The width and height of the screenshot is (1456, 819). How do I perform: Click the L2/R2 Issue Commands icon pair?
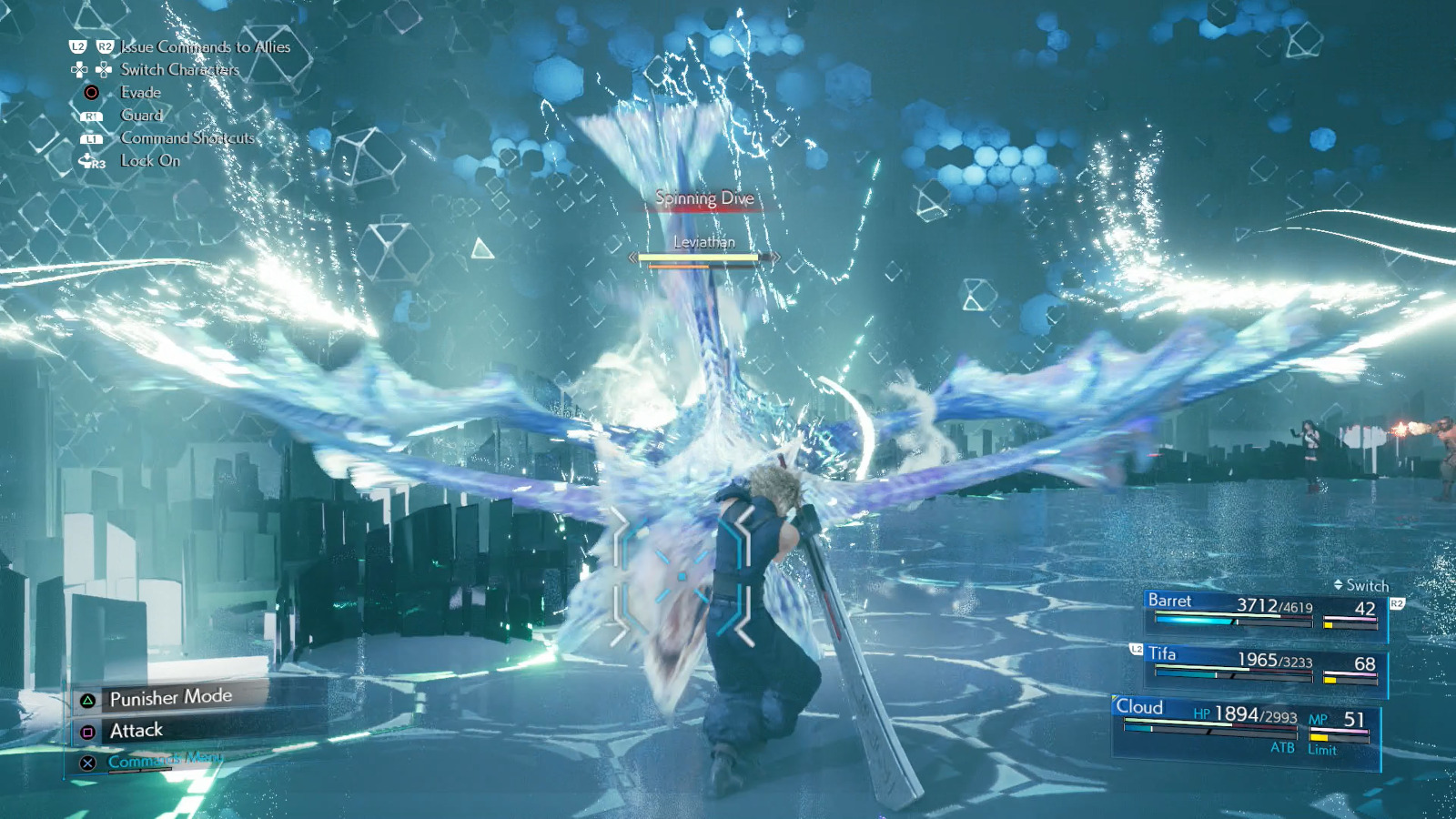click(91, 46)
